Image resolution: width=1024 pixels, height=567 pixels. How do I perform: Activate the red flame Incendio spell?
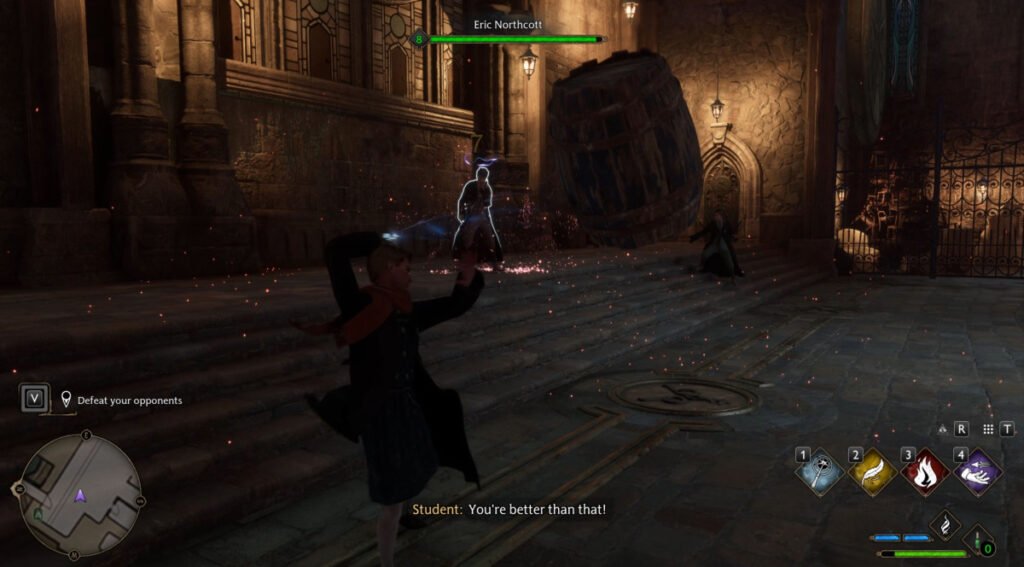click(925, 472)
